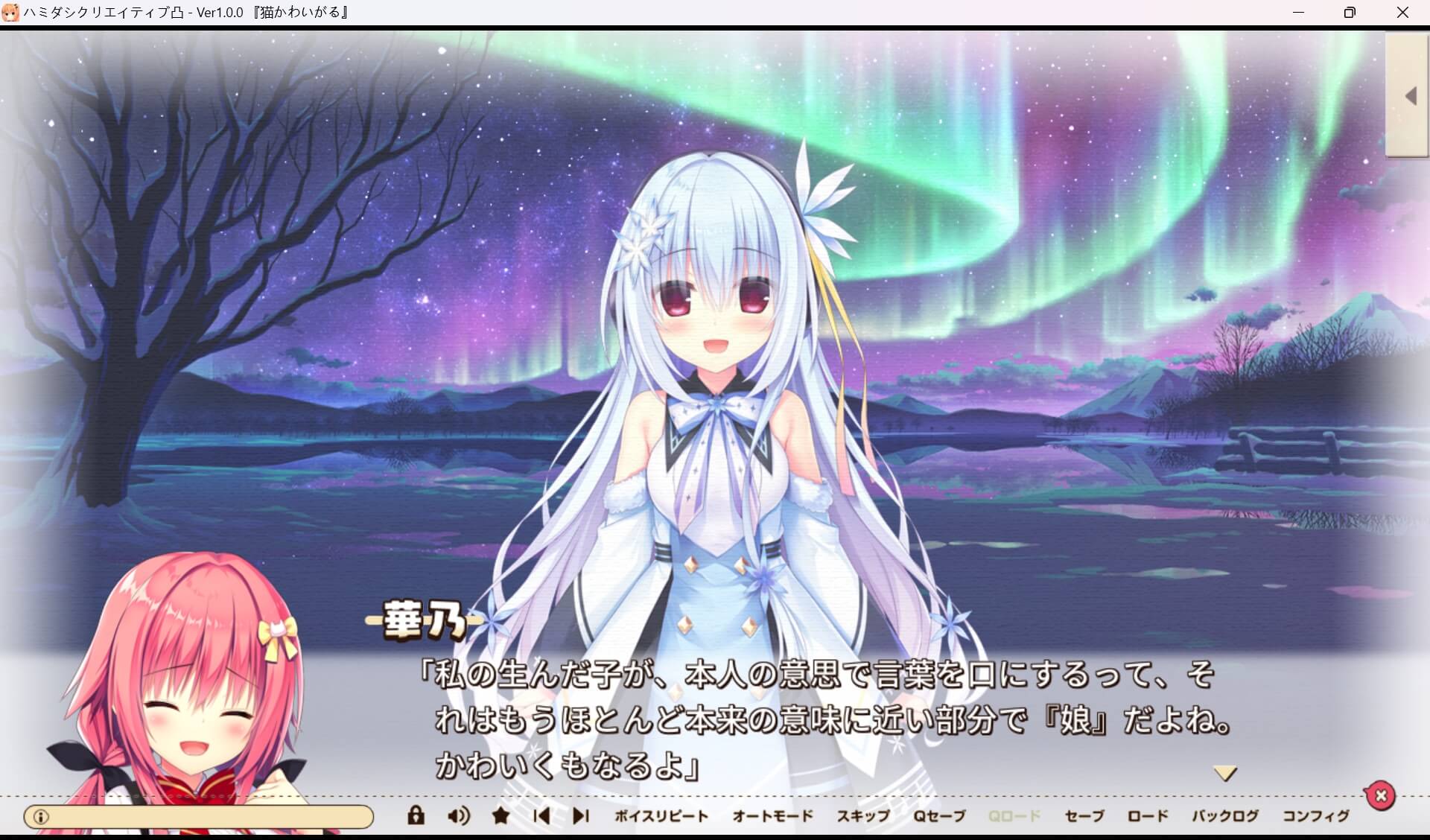The width and height of the screenshot is (1430, 840).
Task: Click the star favorite icon
Action: [x=500, y=815]
